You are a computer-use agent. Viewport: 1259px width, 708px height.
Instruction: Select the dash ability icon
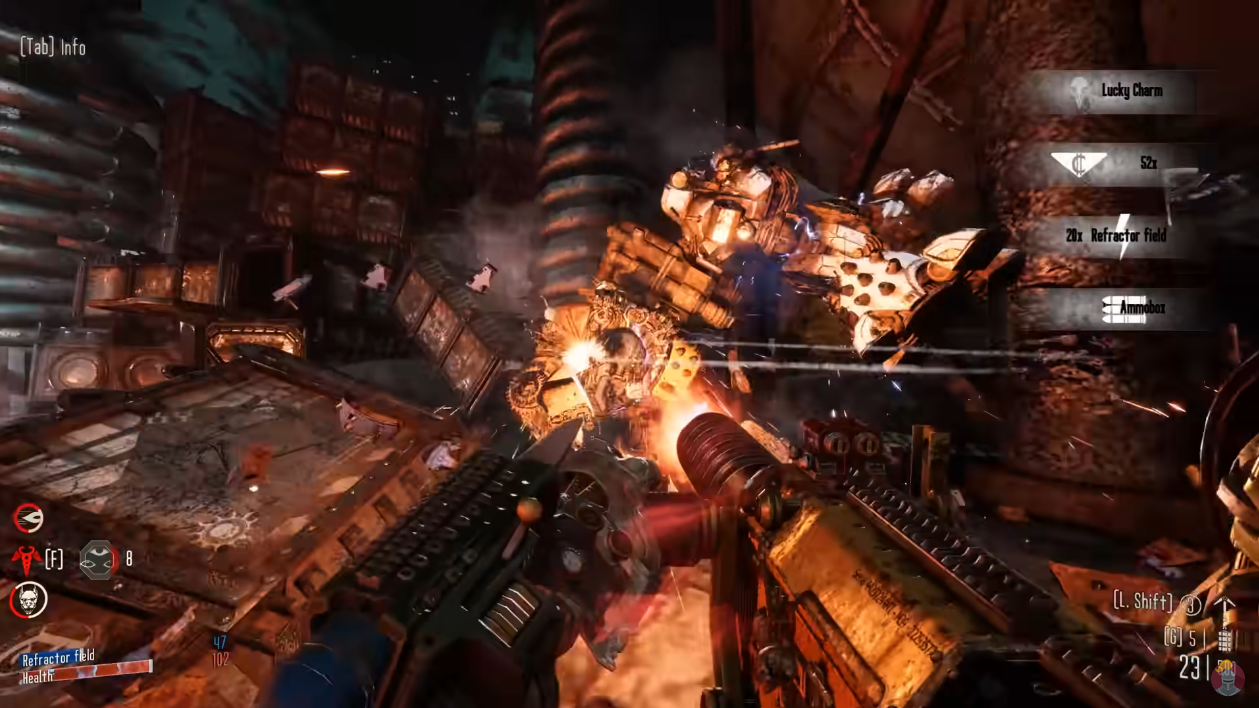coord(28,518)
